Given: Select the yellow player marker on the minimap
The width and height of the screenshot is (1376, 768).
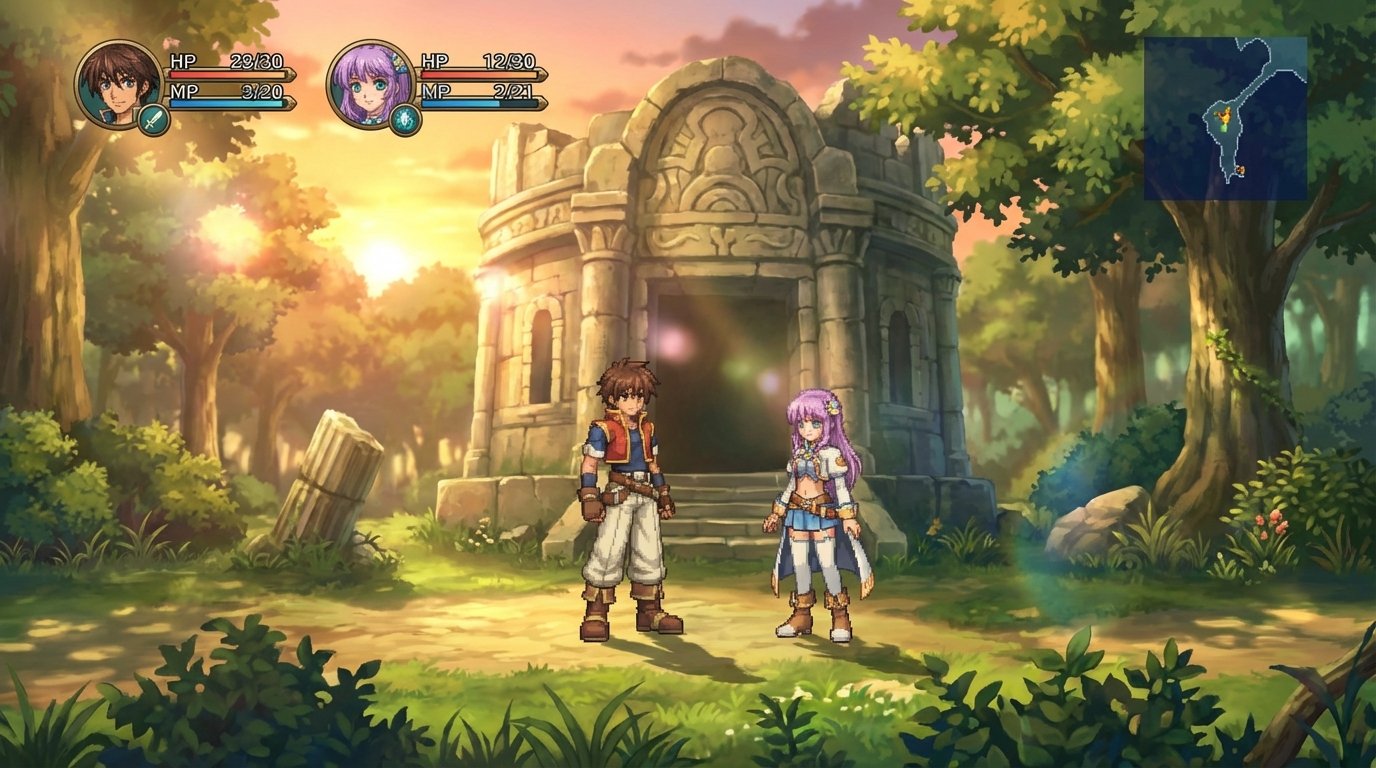Looking at the screenshot, I should coord(1225,116).
